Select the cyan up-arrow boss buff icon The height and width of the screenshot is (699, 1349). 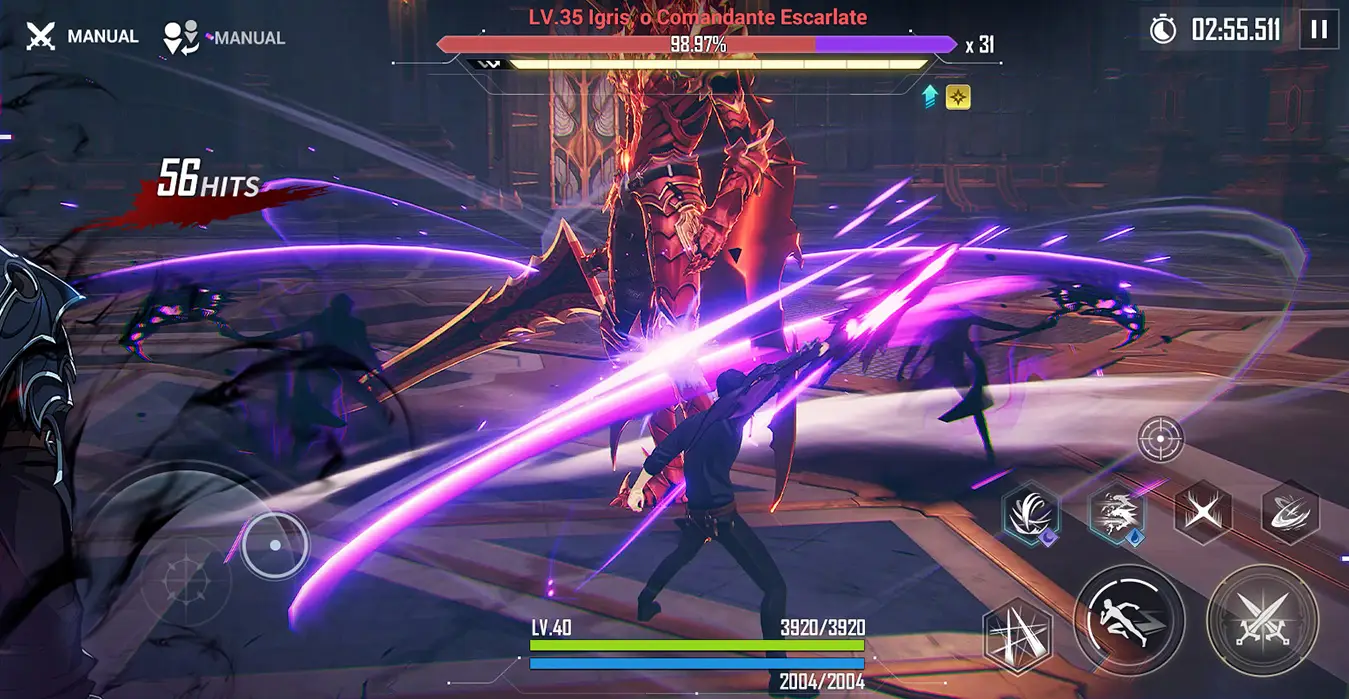(929, 97)
